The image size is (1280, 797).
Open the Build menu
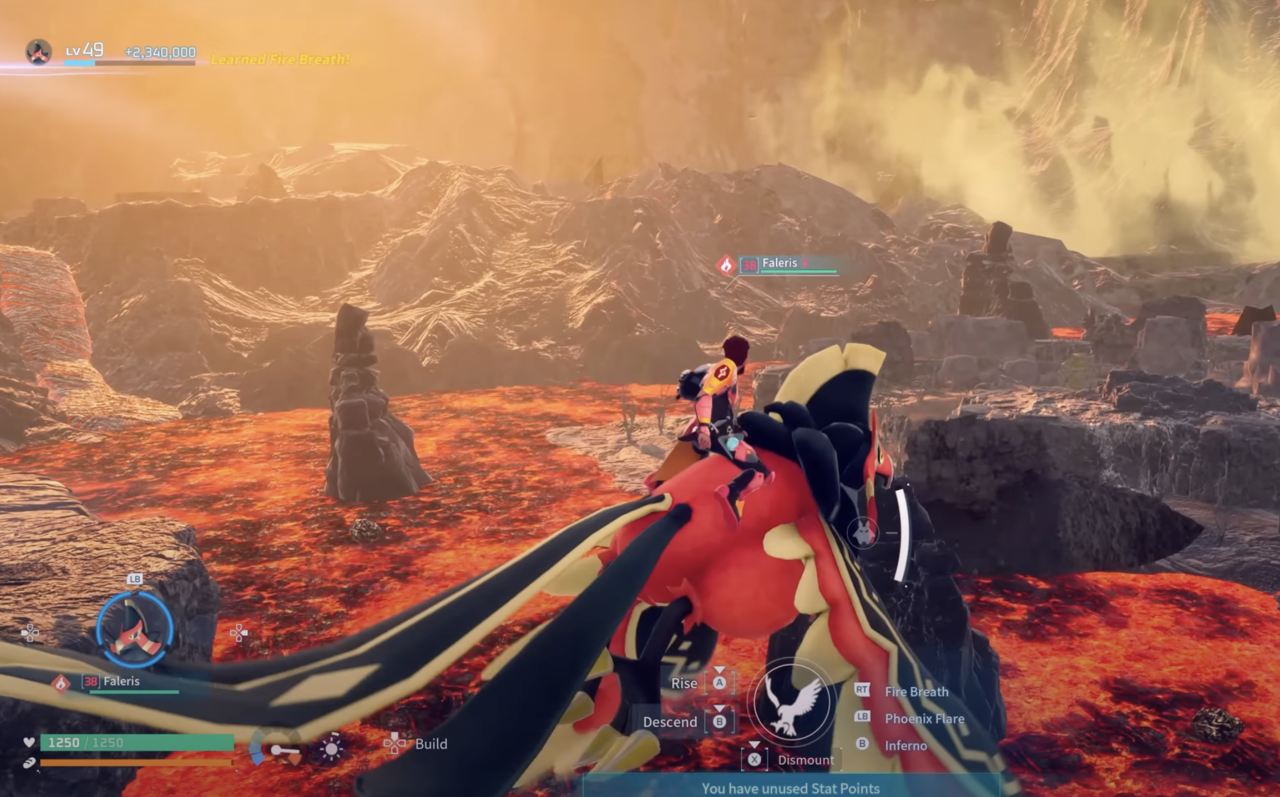[x=431, y=744]
